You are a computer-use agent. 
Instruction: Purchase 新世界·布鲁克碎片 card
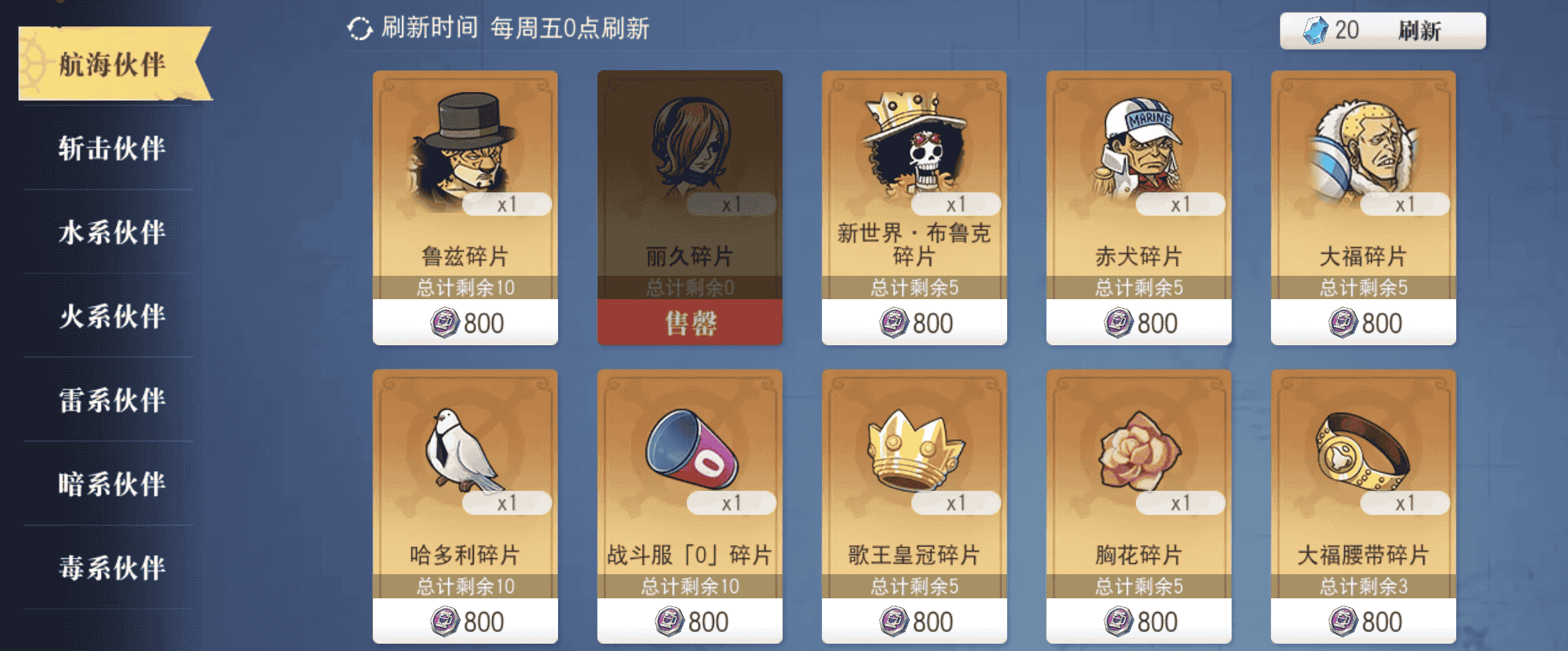(x=914, y=207)
